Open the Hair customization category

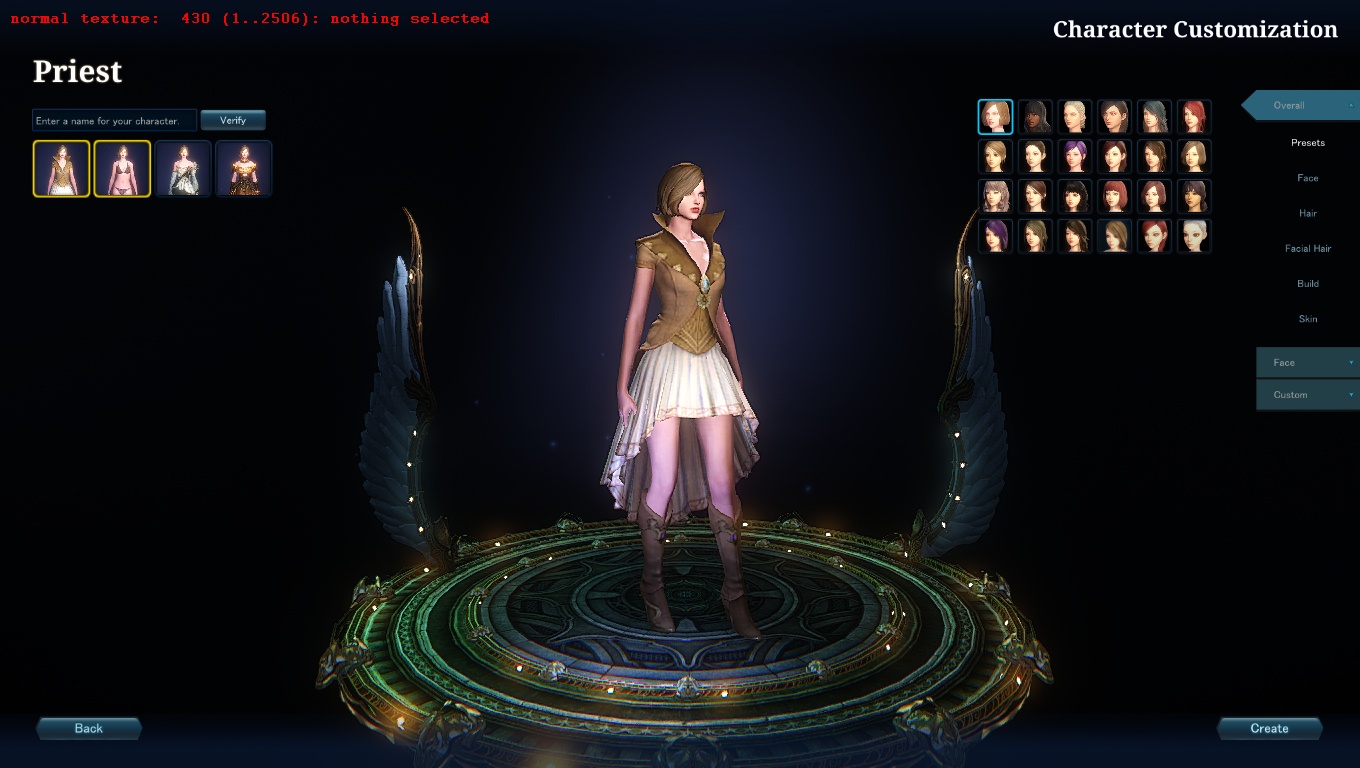coord(1307,213)
